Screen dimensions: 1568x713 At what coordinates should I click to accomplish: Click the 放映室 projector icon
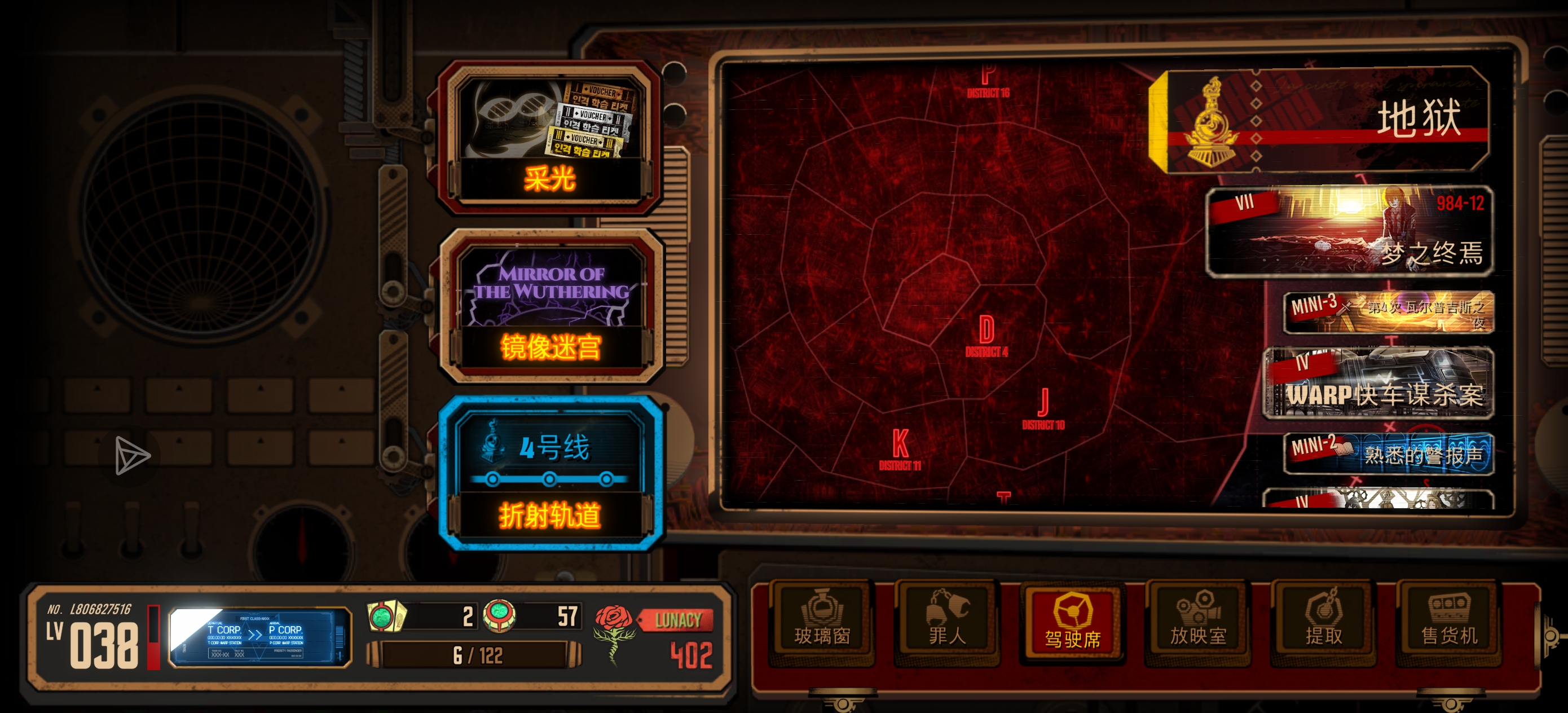click(1198, 621)
